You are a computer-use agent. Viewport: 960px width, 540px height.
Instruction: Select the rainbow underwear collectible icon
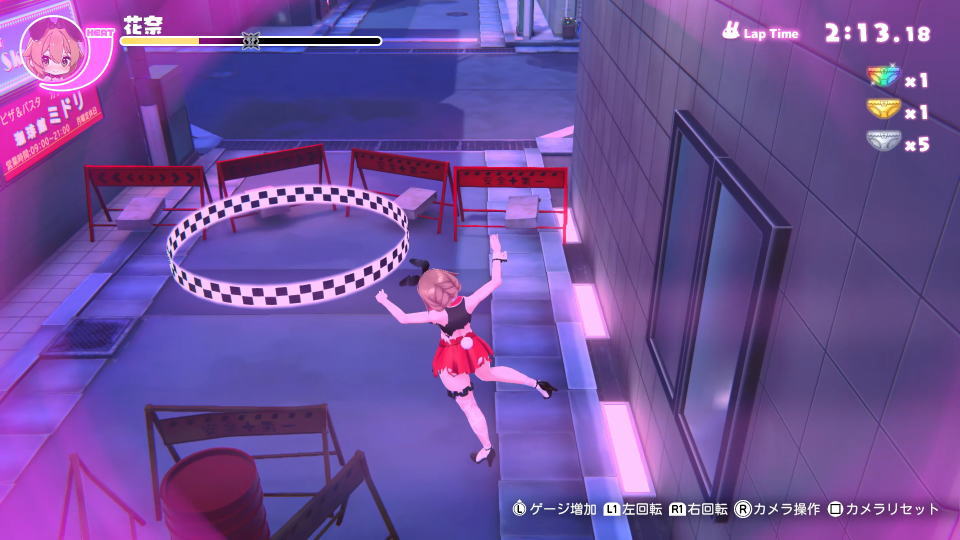click(x=883, y=78)
